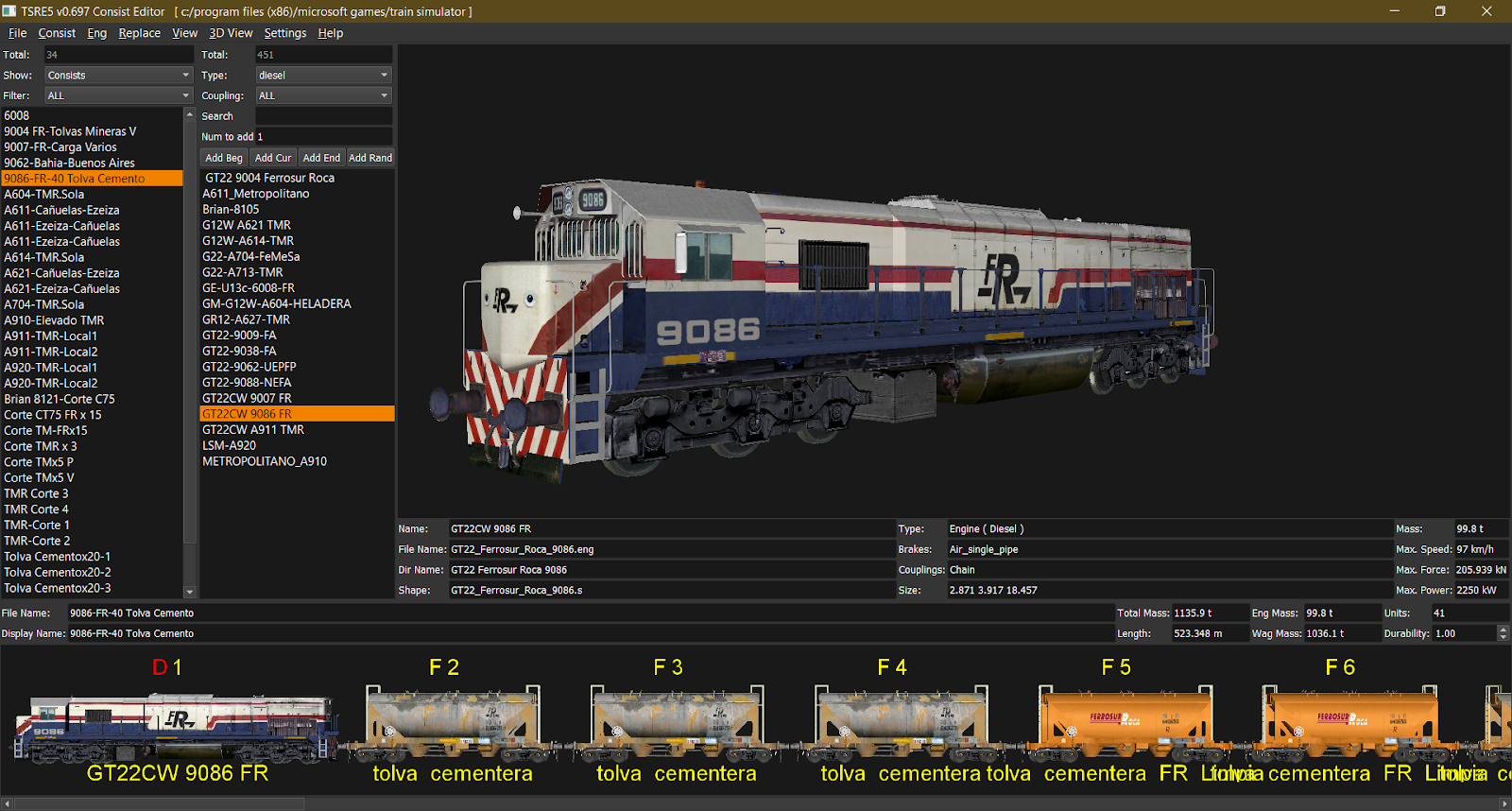Open the 3D View menu
The width and height of the screenshot is (1512, 811).
230,32
